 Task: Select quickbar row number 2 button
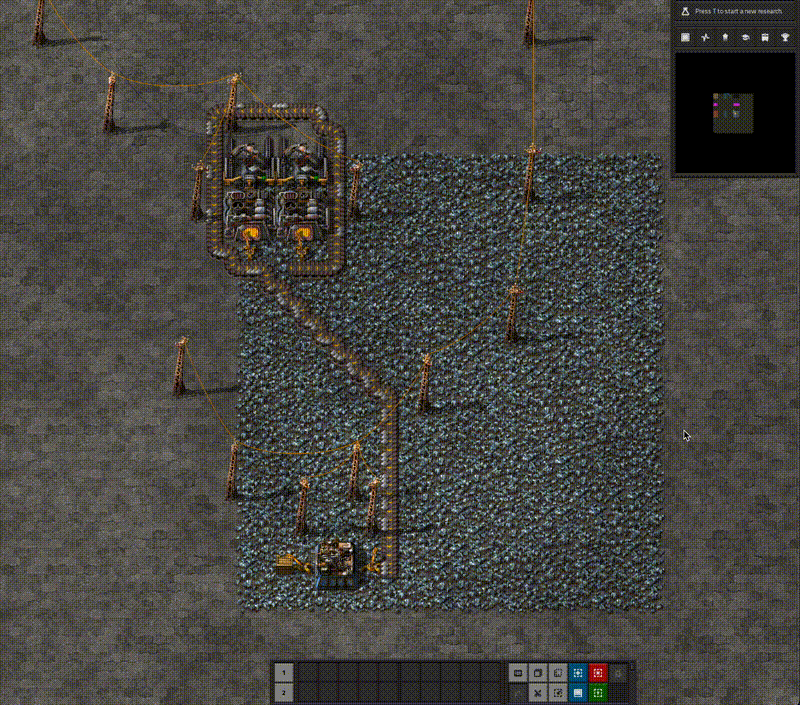pos(284,692)
